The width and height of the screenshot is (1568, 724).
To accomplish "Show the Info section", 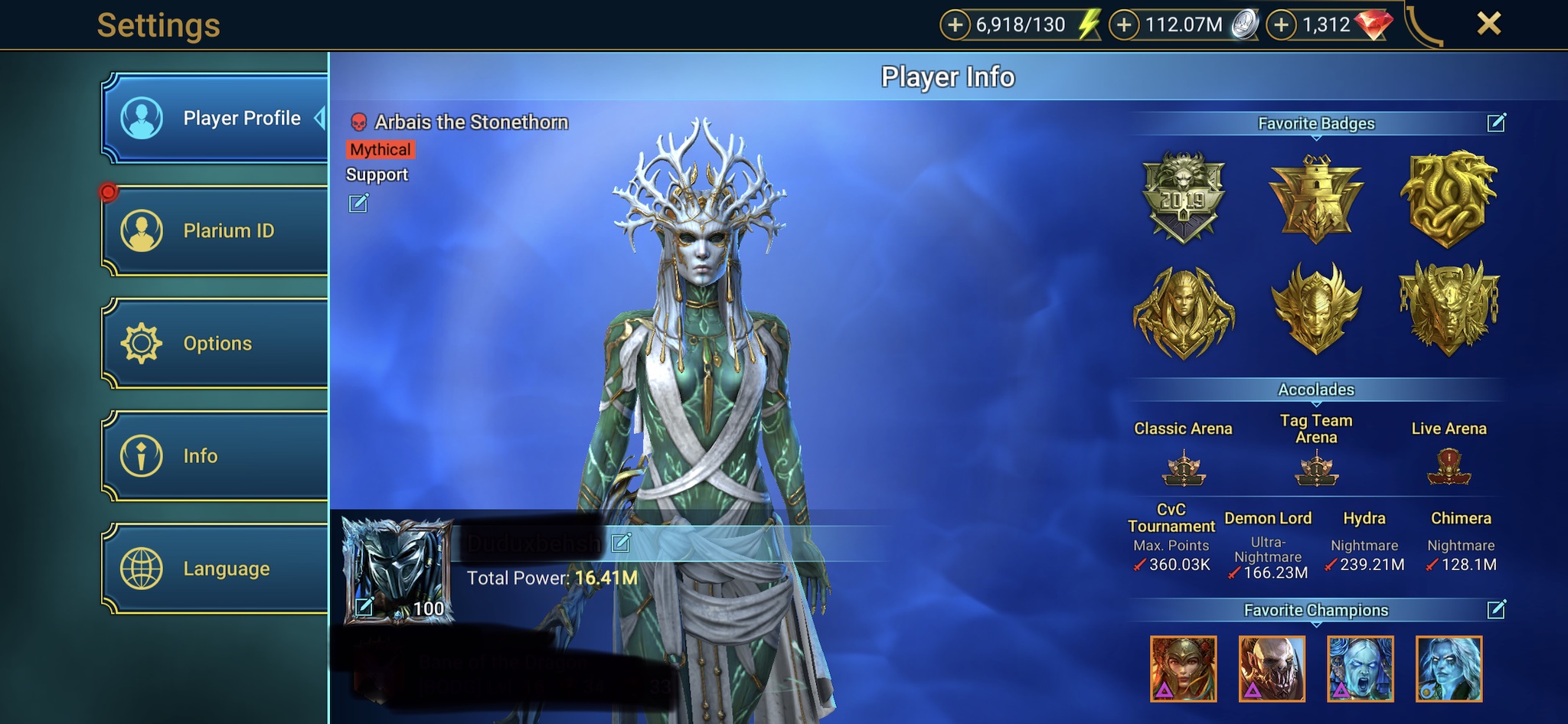I will (216, 455).
